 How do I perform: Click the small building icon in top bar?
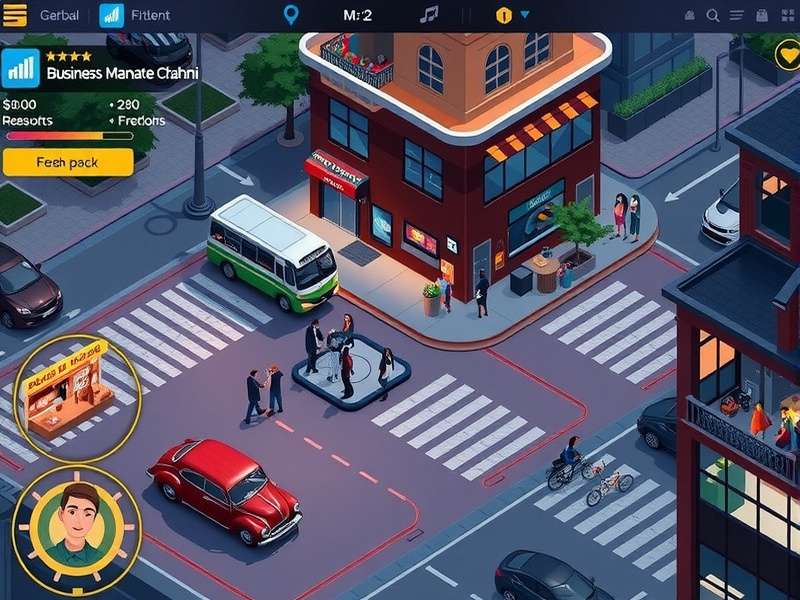(690, 15)
